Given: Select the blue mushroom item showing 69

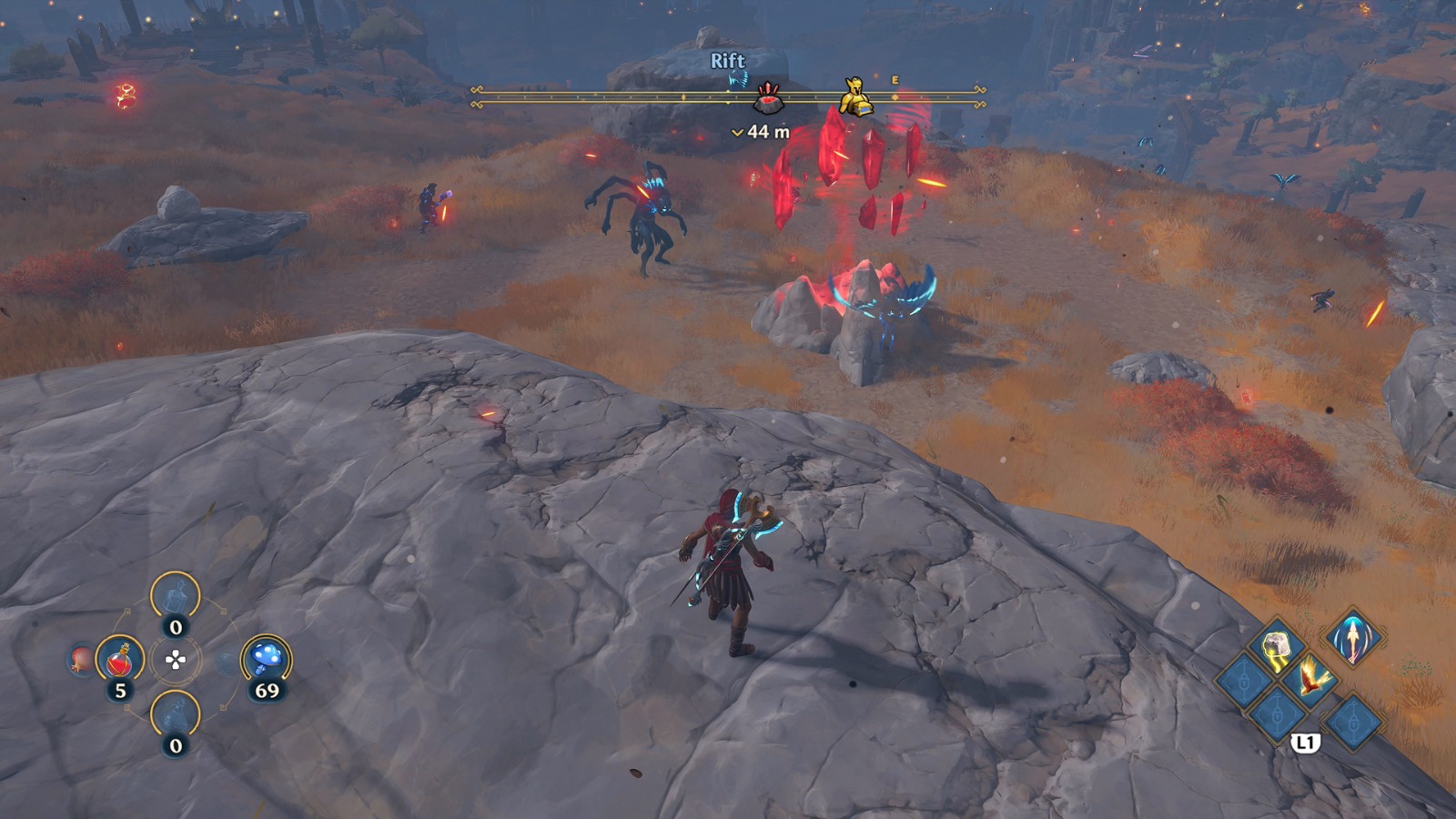Looking at the screenshot, I should [266, 656].
